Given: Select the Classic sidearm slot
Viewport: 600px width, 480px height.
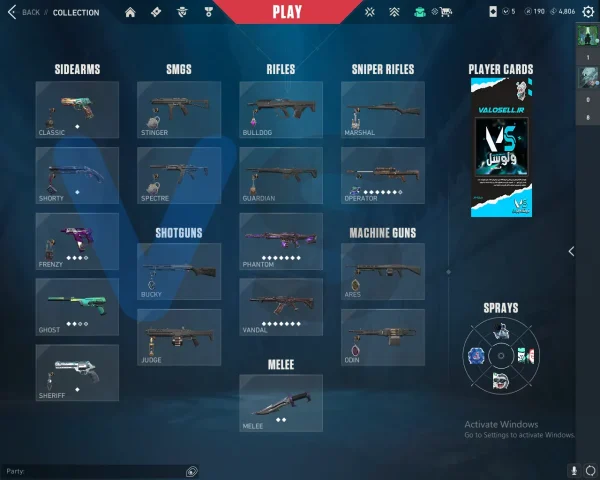Looking at the screenshot, I should point(77,109).
